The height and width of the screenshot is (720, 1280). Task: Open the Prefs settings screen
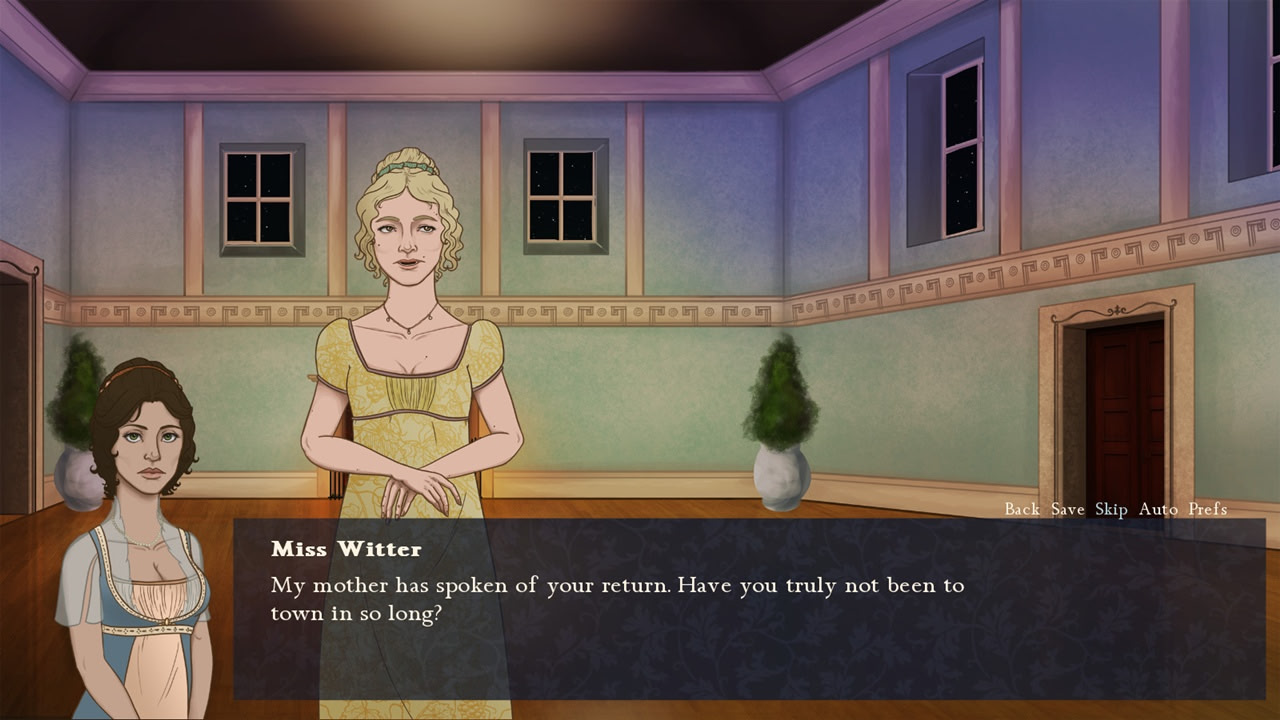tap(1207, 509)
